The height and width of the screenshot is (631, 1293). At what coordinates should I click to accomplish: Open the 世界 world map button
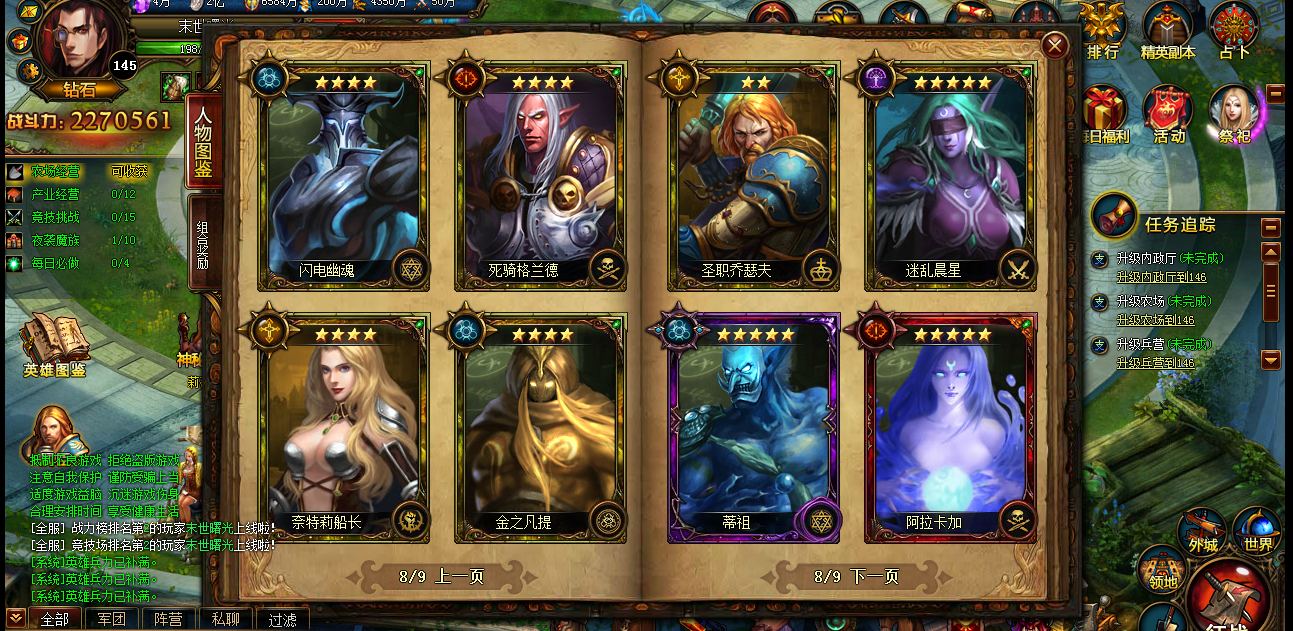coord(1258,531)
